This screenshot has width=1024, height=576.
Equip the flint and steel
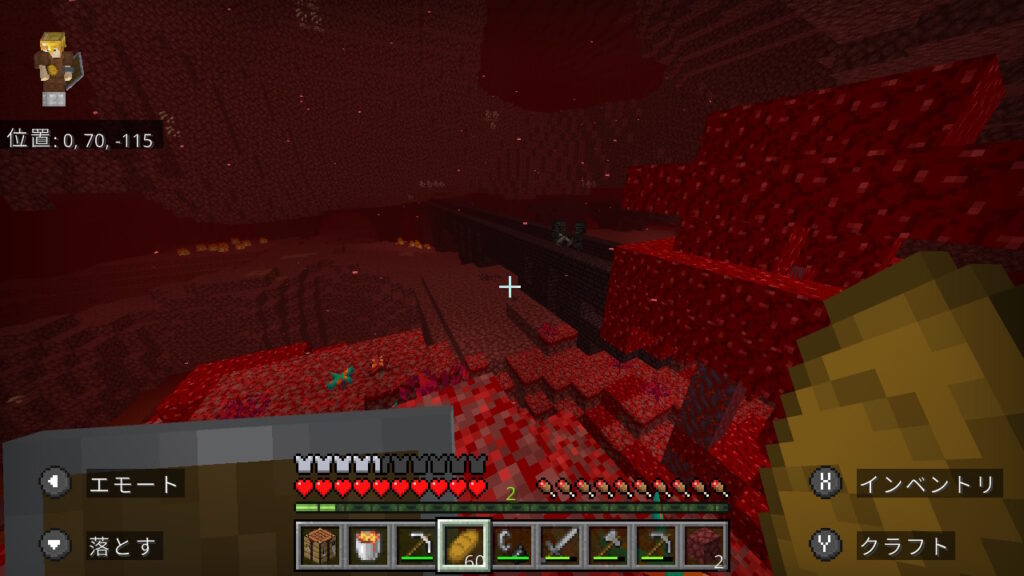tap(511, 546)
